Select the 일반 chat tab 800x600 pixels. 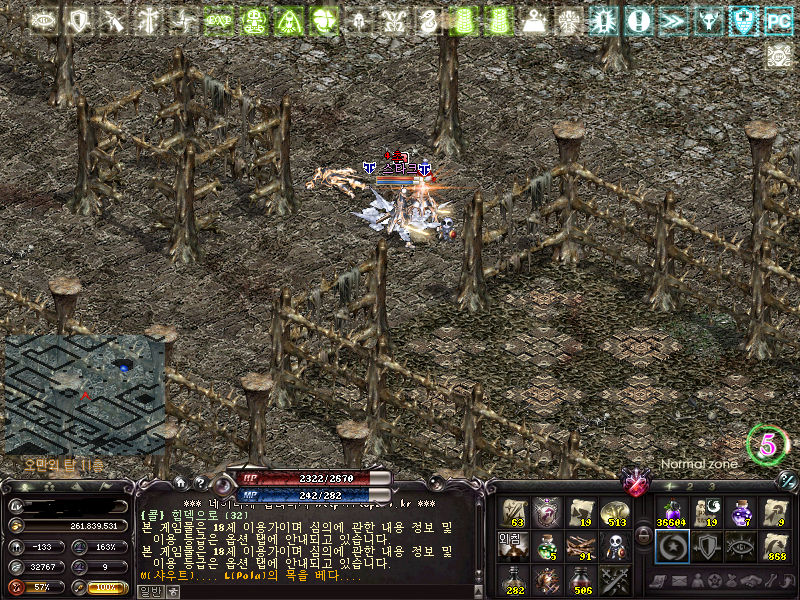coord(149,591)
